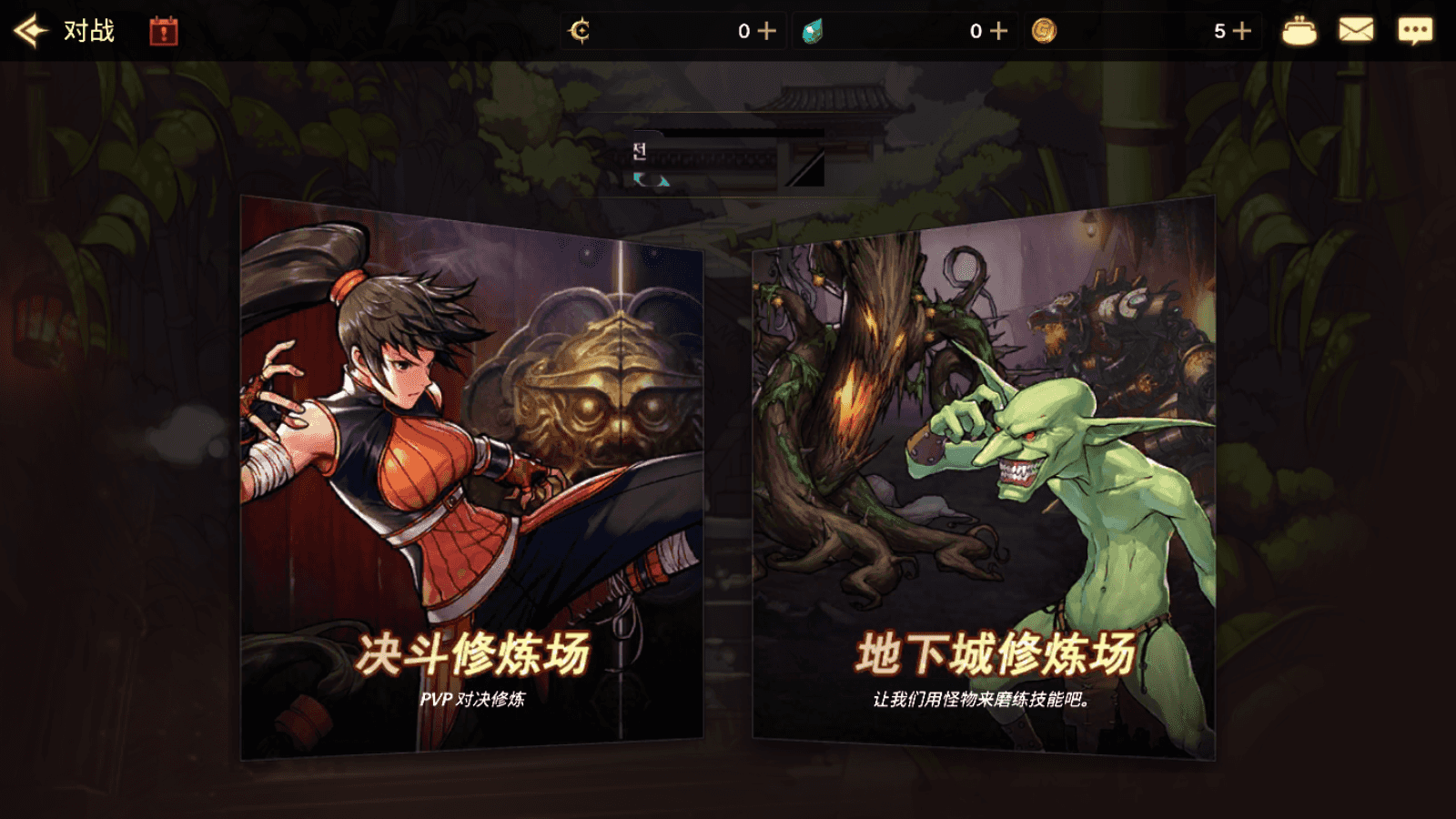1456x819 pixels.
Task: Open the event calendar with red alert badge
Action: (162, 30)
